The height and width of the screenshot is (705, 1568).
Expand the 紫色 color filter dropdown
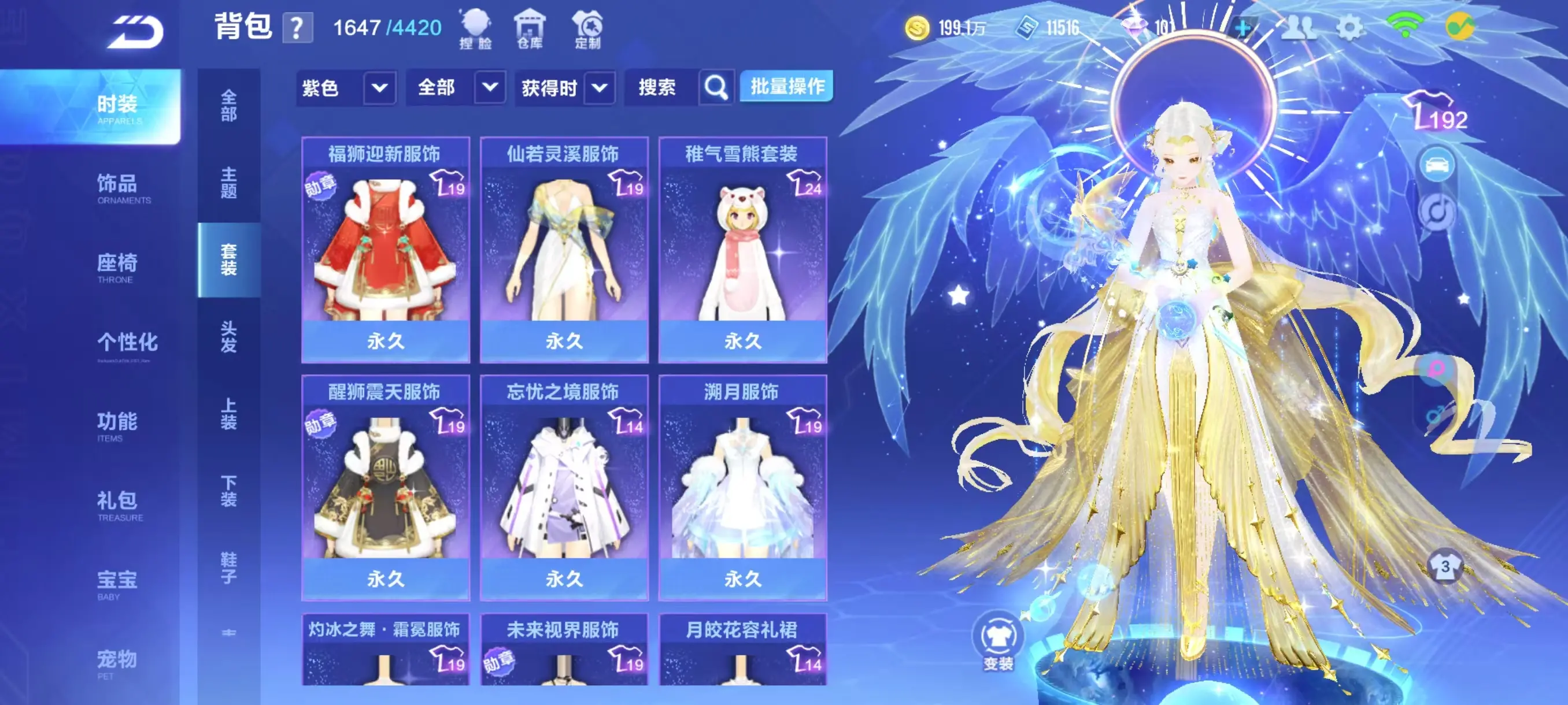pos(379,88)
